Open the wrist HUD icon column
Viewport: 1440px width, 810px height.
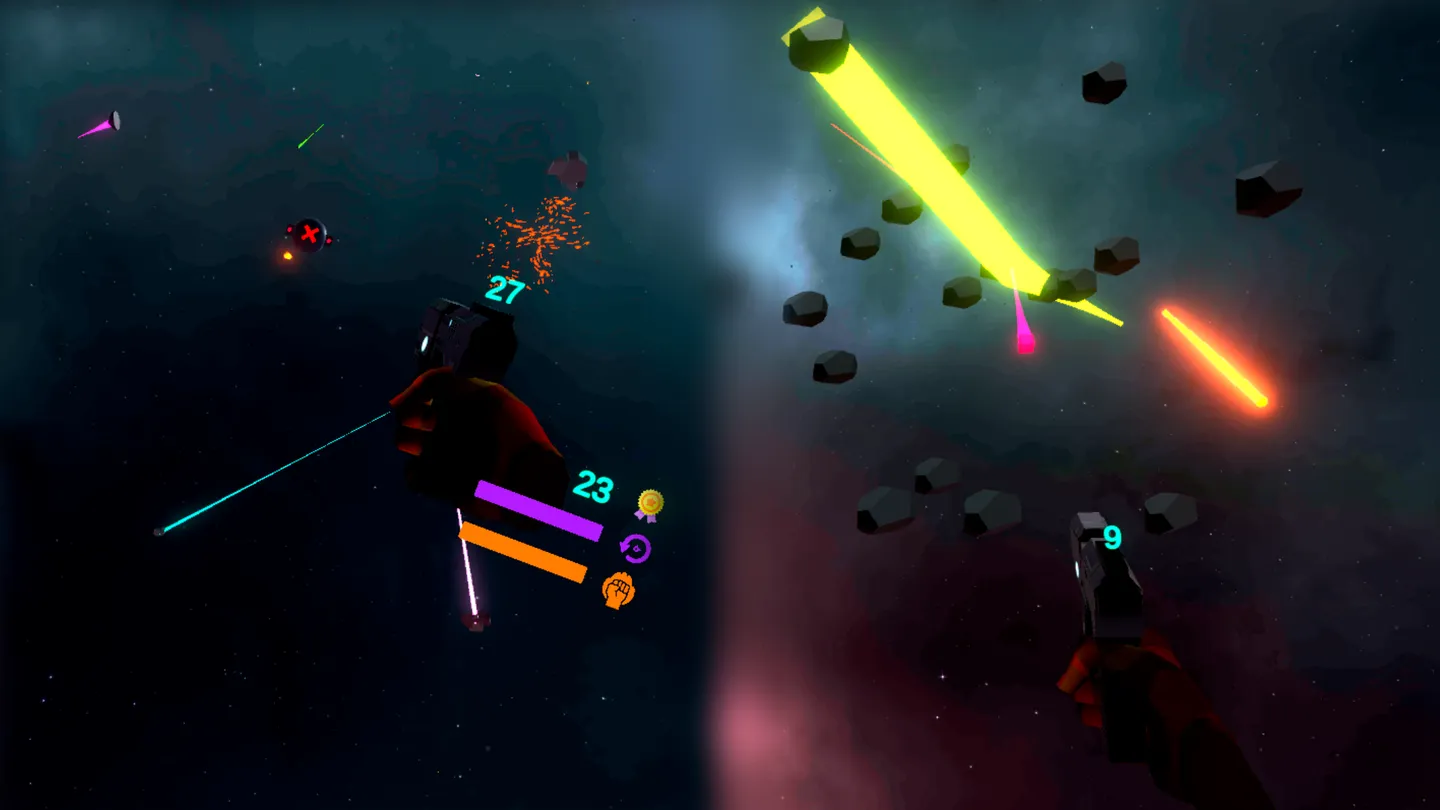[x=636, y=548]
